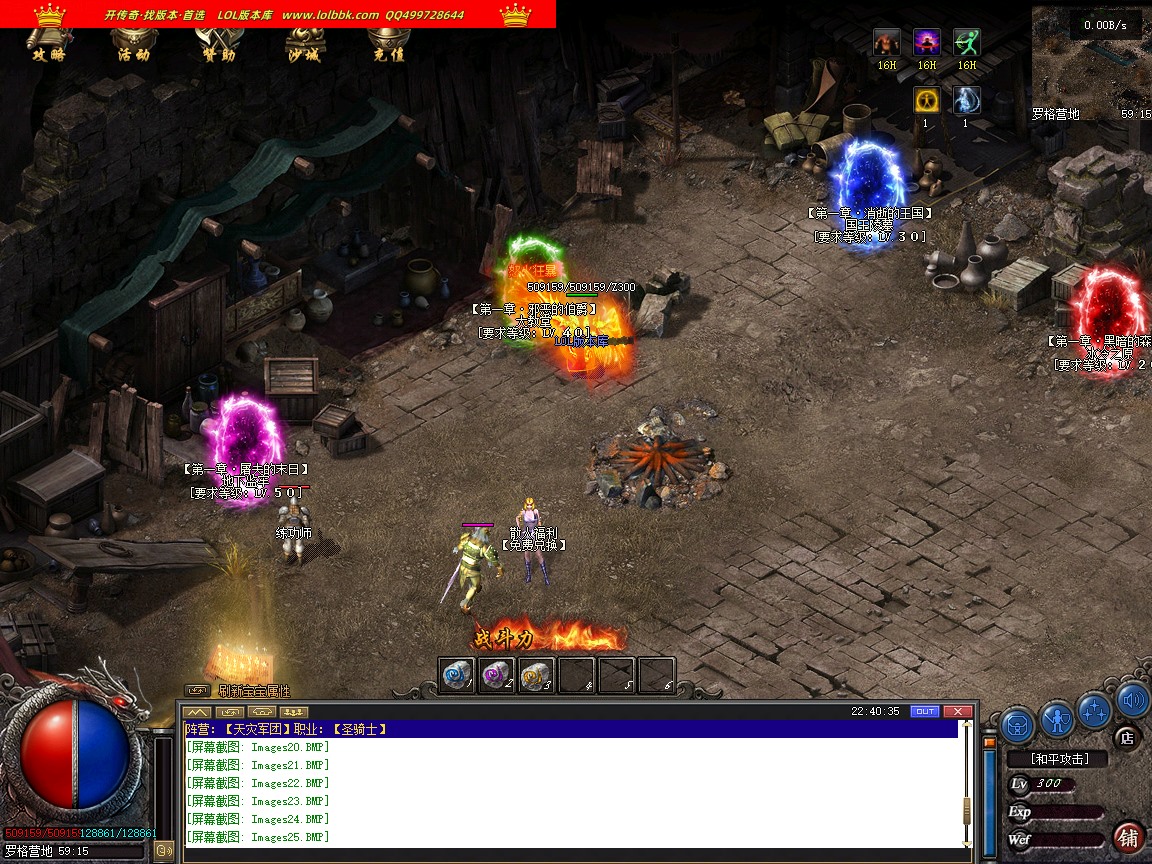Open the skills sparkle icon
Viewport: 1152px width, 864px height.
tap(1095, 709)
